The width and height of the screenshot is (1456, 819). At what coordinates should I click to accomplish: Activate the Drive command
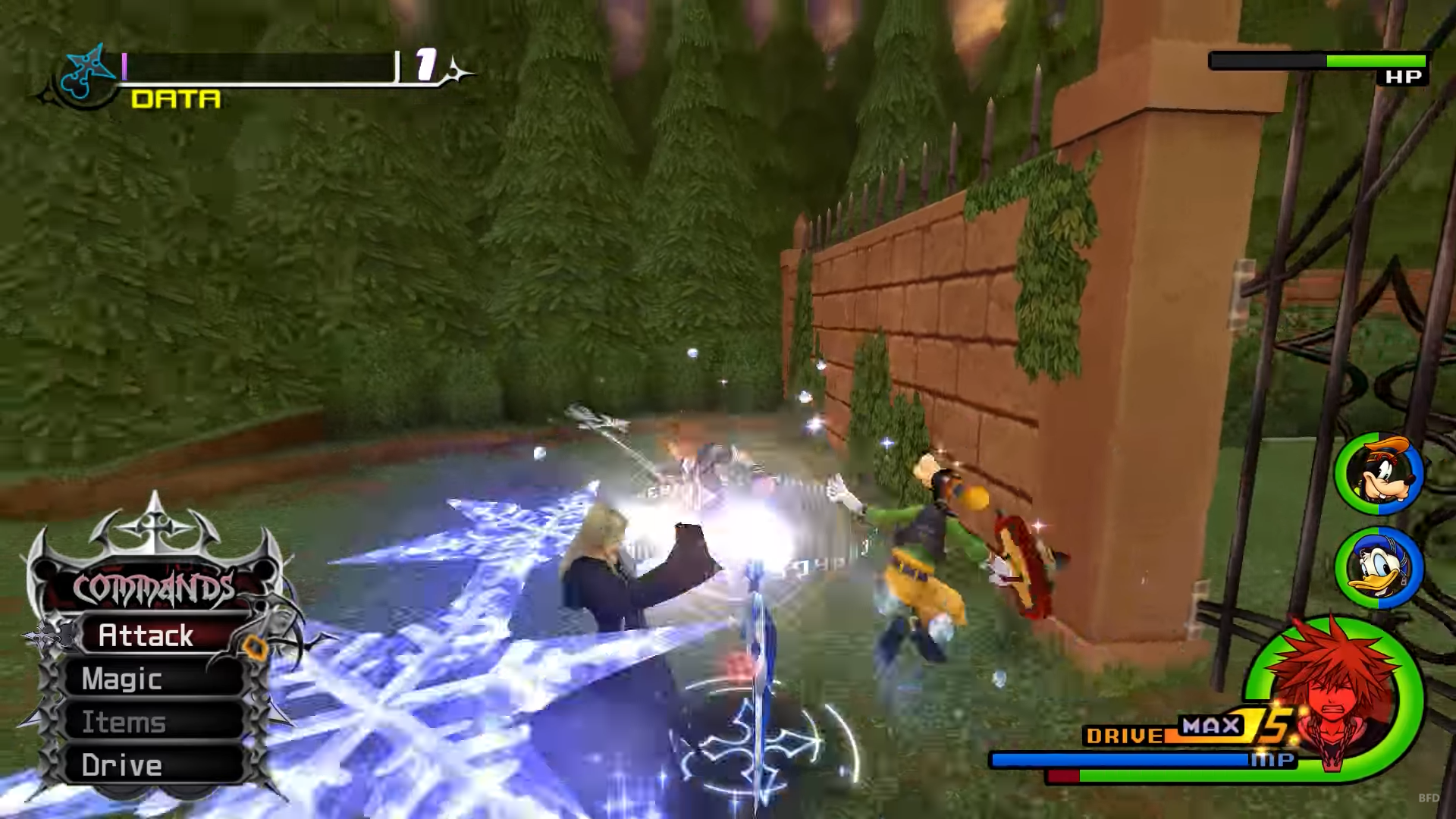[x=122, y=765]
